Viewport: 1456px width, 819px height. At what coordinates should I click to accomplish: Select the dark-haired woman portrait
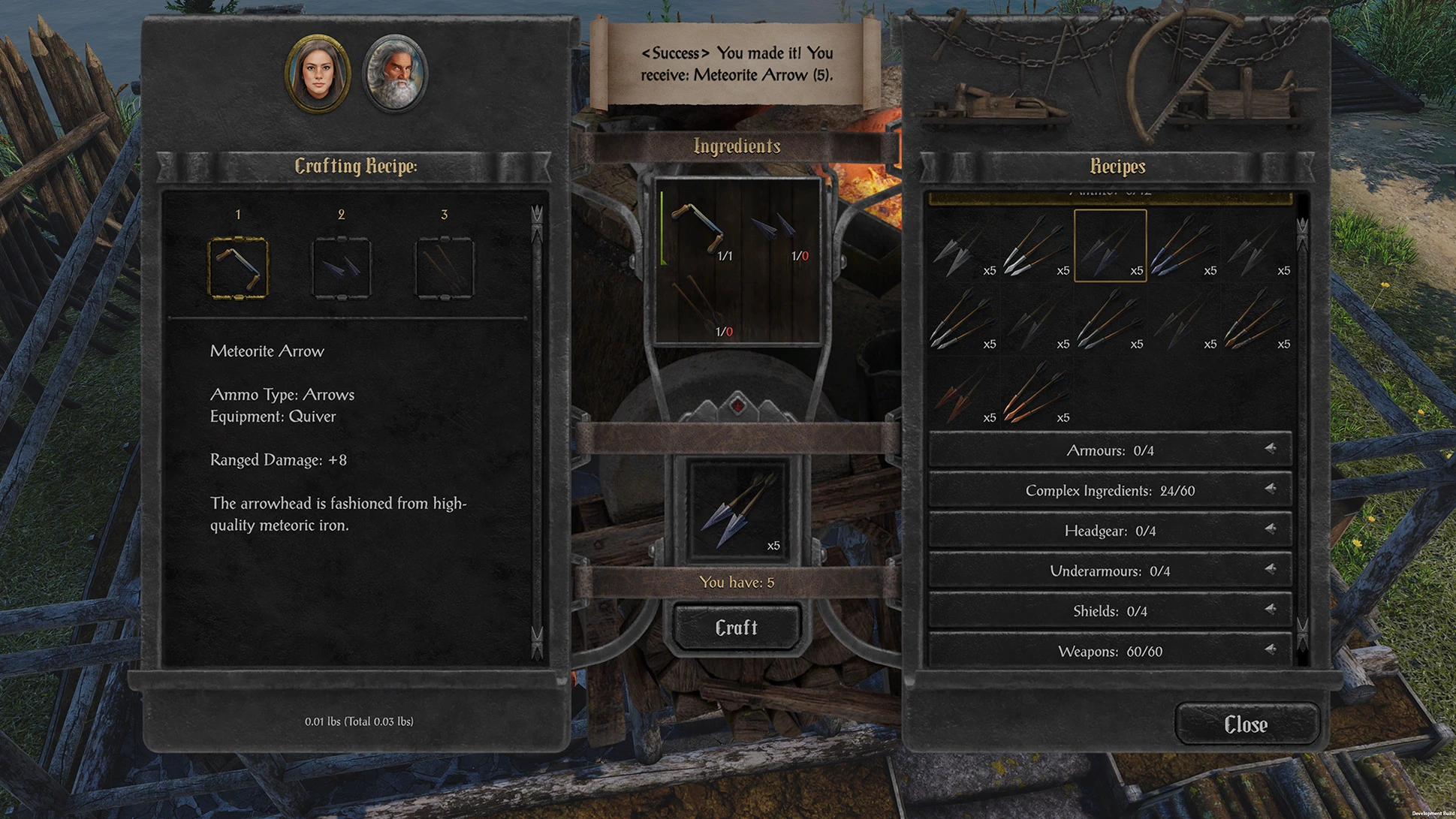pyautogui.click(x=318, y=74)
